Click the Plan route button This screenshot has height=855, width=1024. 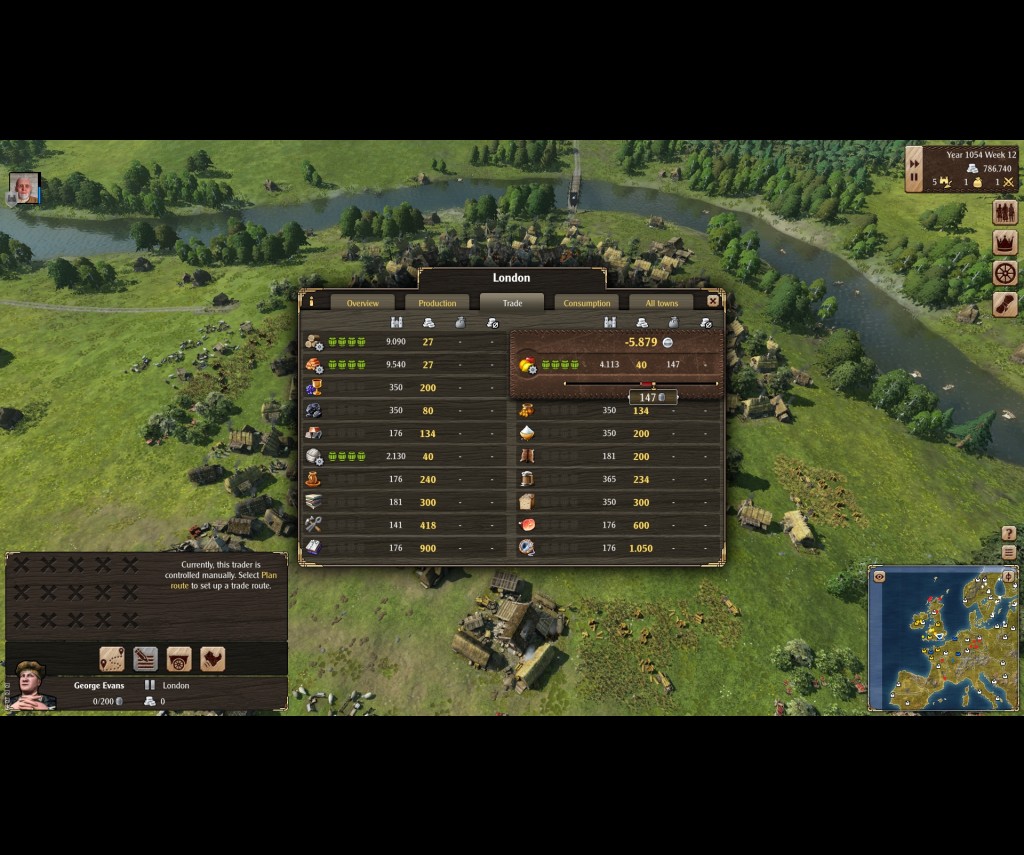pos(112,659)
